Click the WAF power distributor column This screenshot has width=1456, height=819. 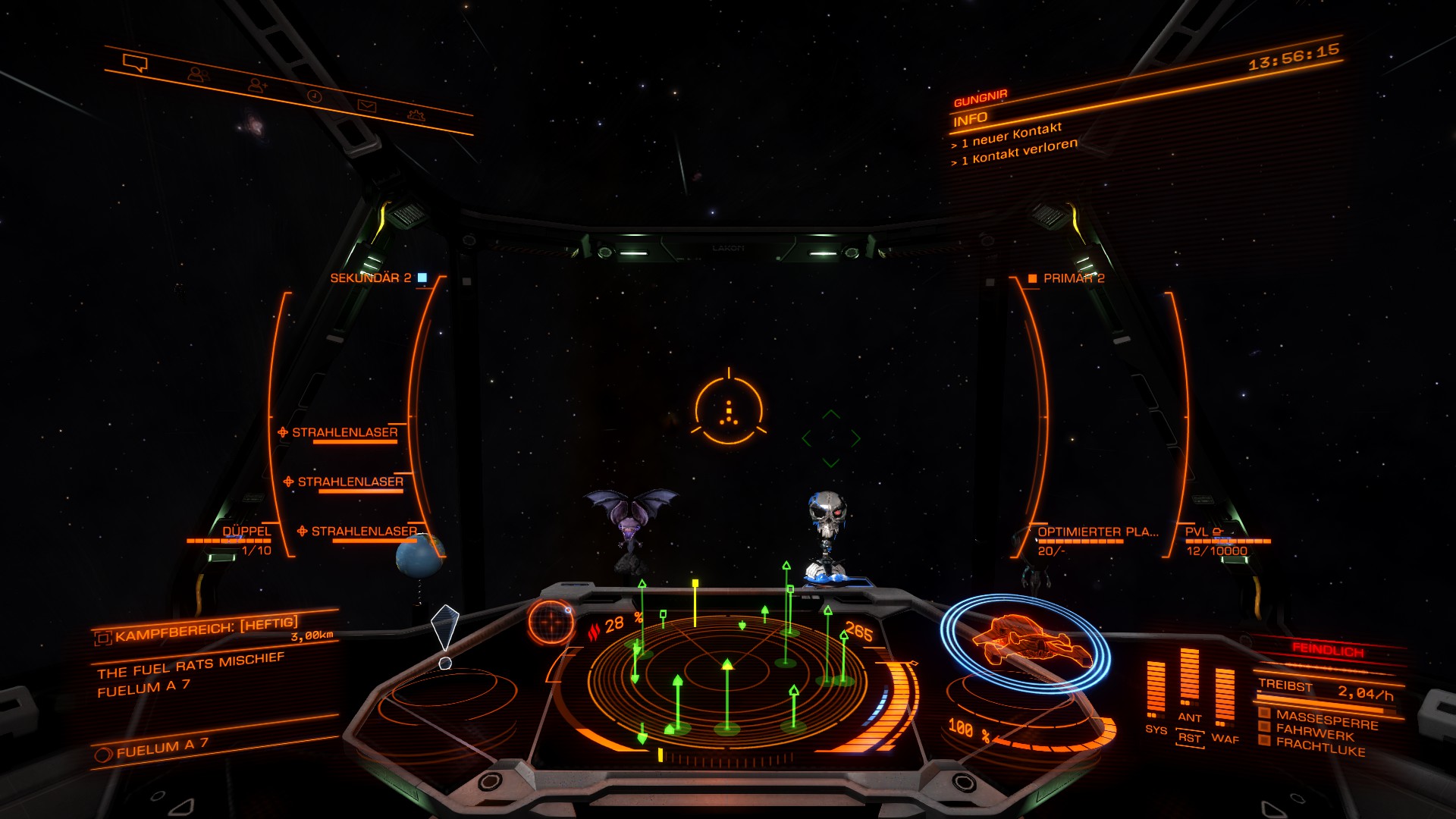click(x=1225, y=696)
